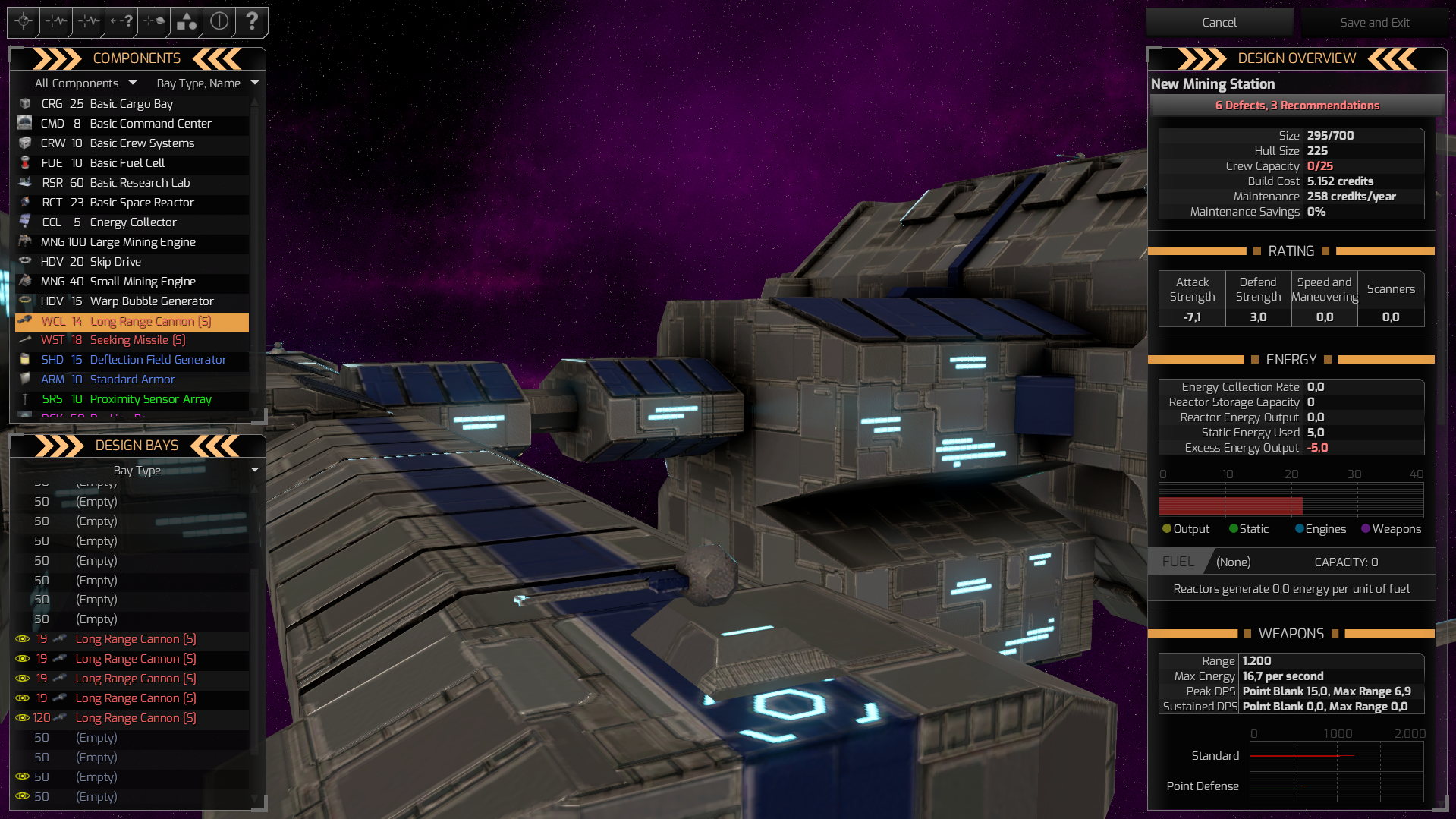
Task: Hide the first Long Range Cannon with its eye toggle
Action: coord(22,638)
